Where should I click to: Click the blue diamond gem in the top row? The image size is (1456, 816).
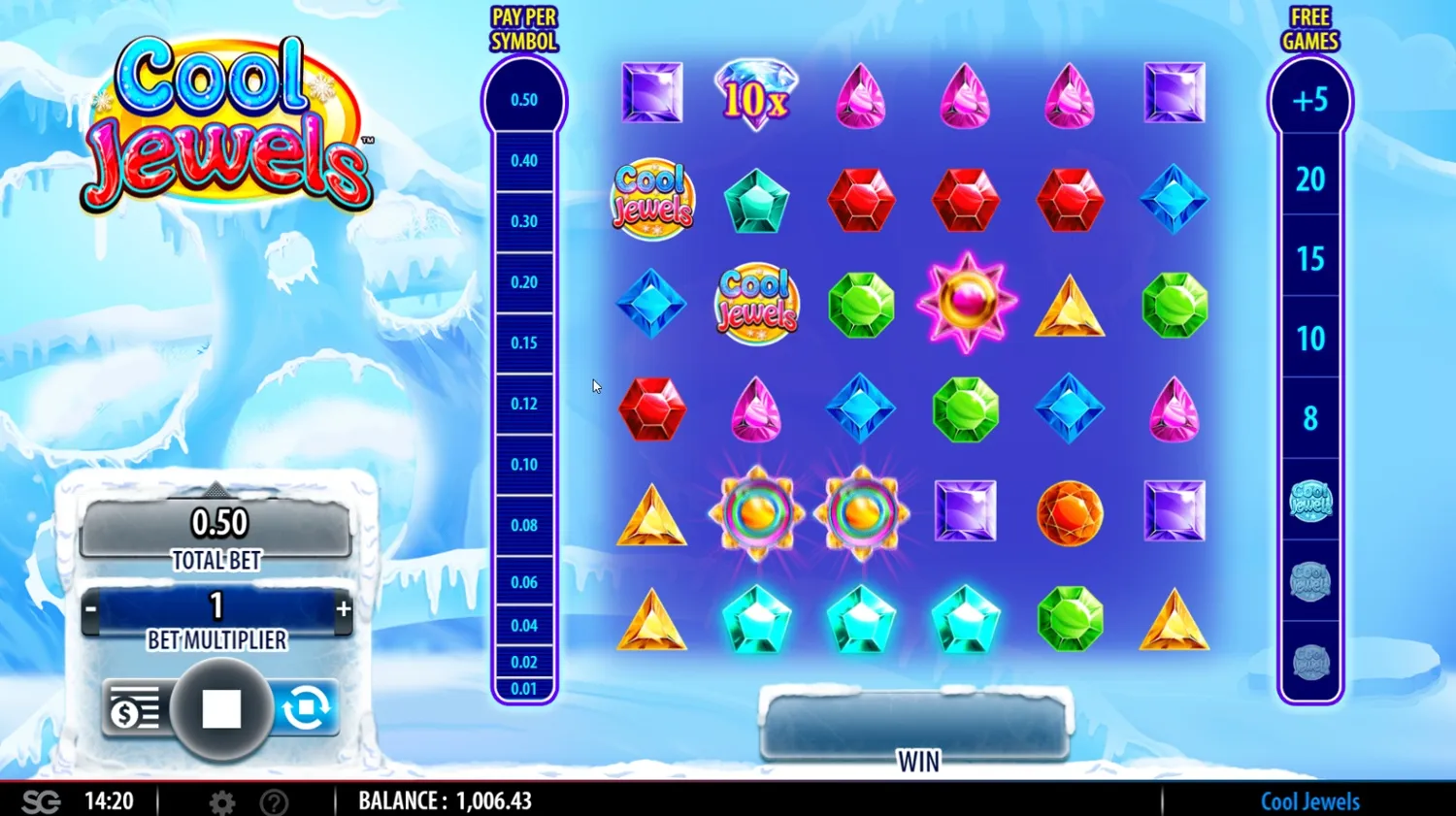click(1175, 199)
